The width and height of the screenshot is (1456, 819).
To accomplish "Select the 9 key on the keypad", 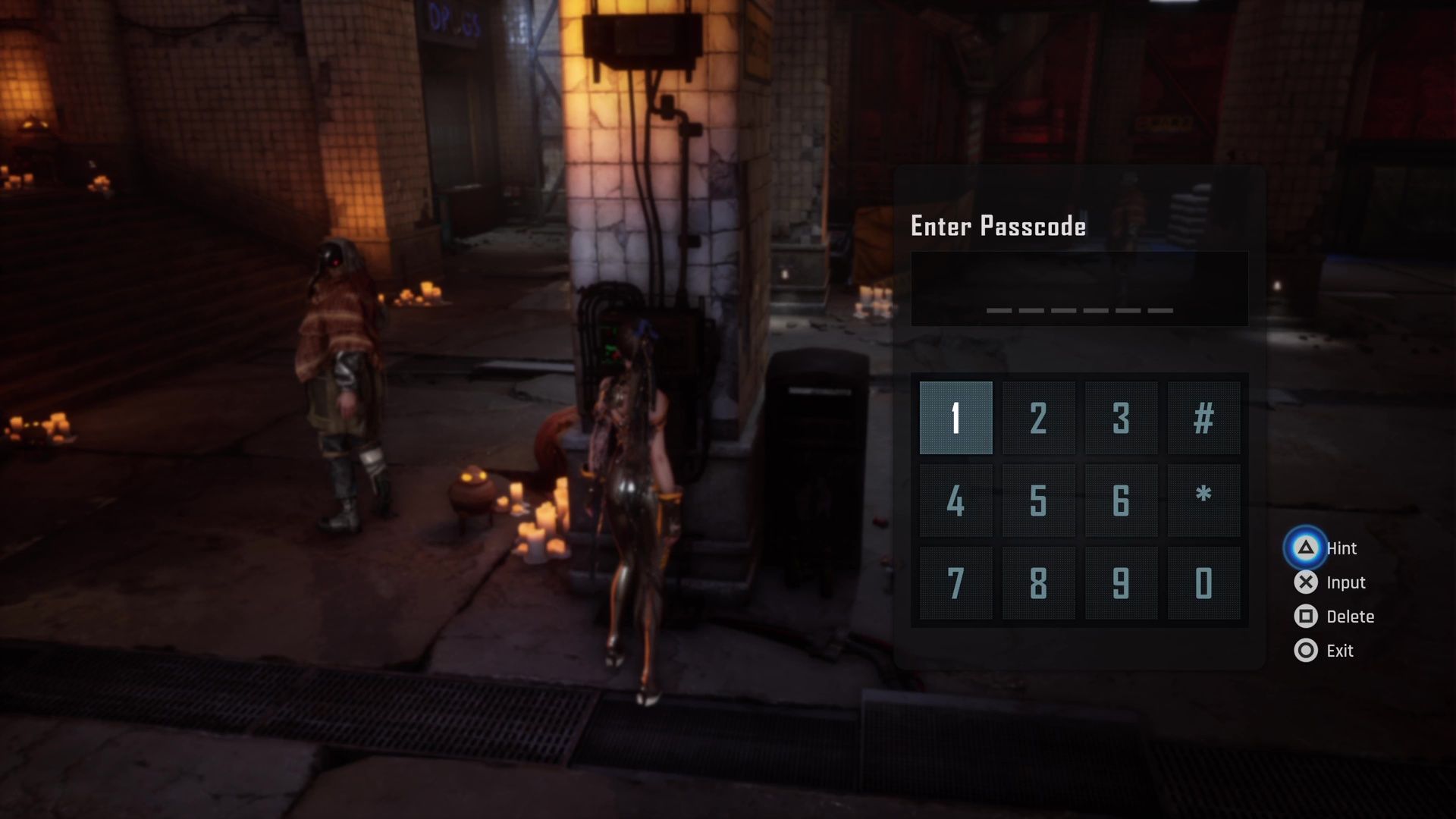I will click(1120, 582).
